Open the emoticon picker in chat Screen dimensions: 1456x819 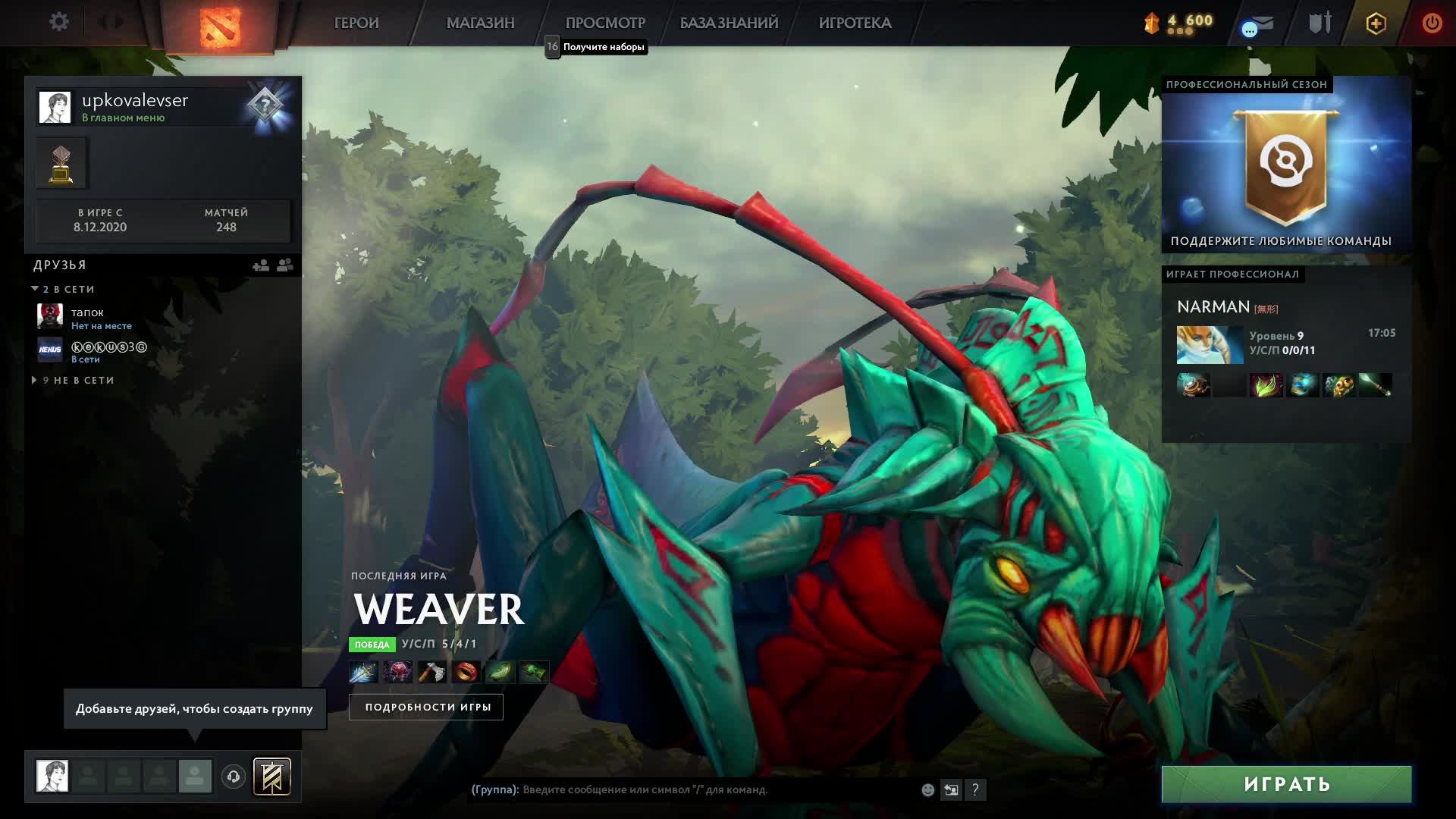[x=927, y=790]
